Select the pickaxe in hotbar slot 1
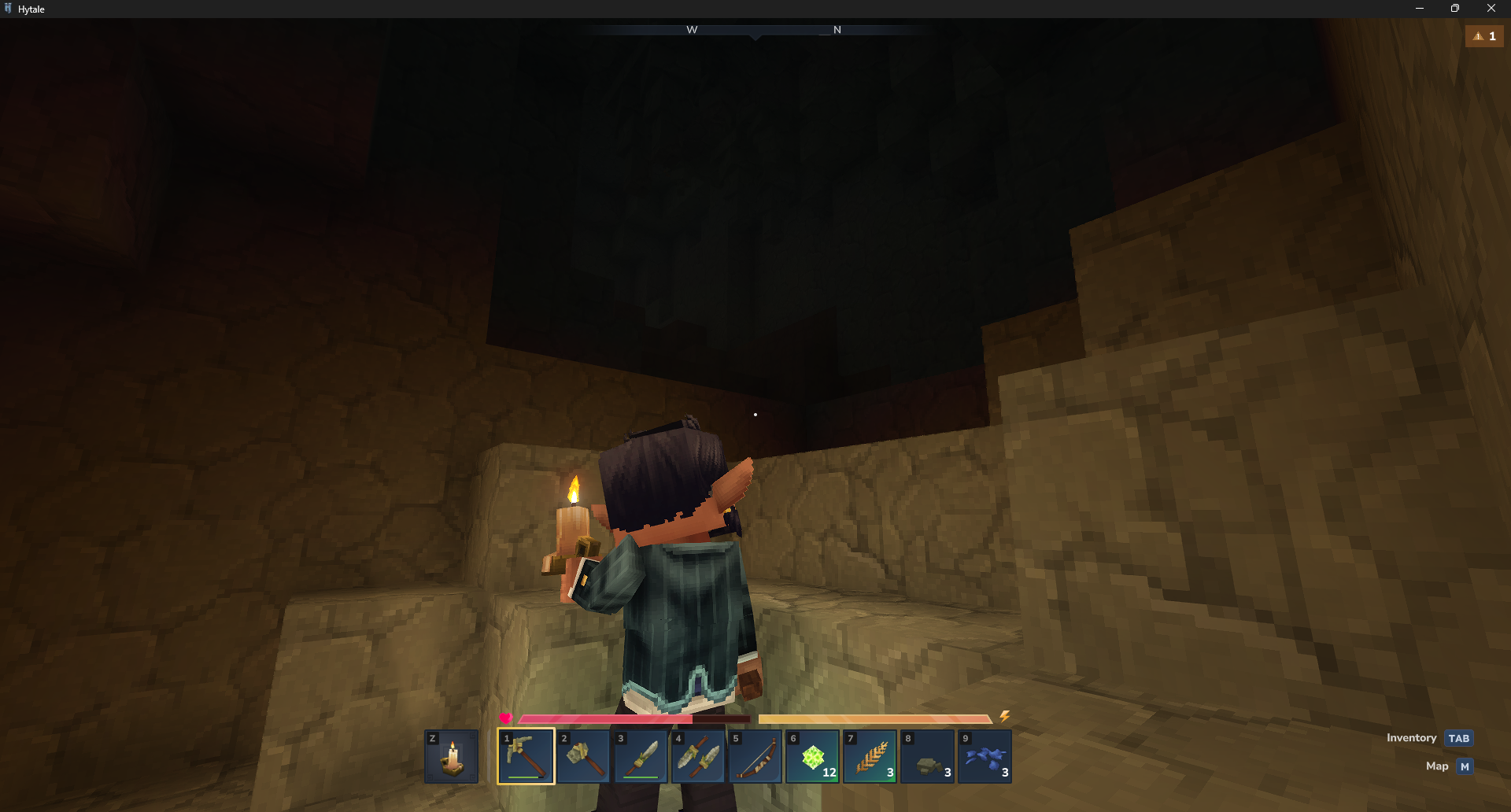This screenshot has width=1511, height=812. tap(526, 755)
